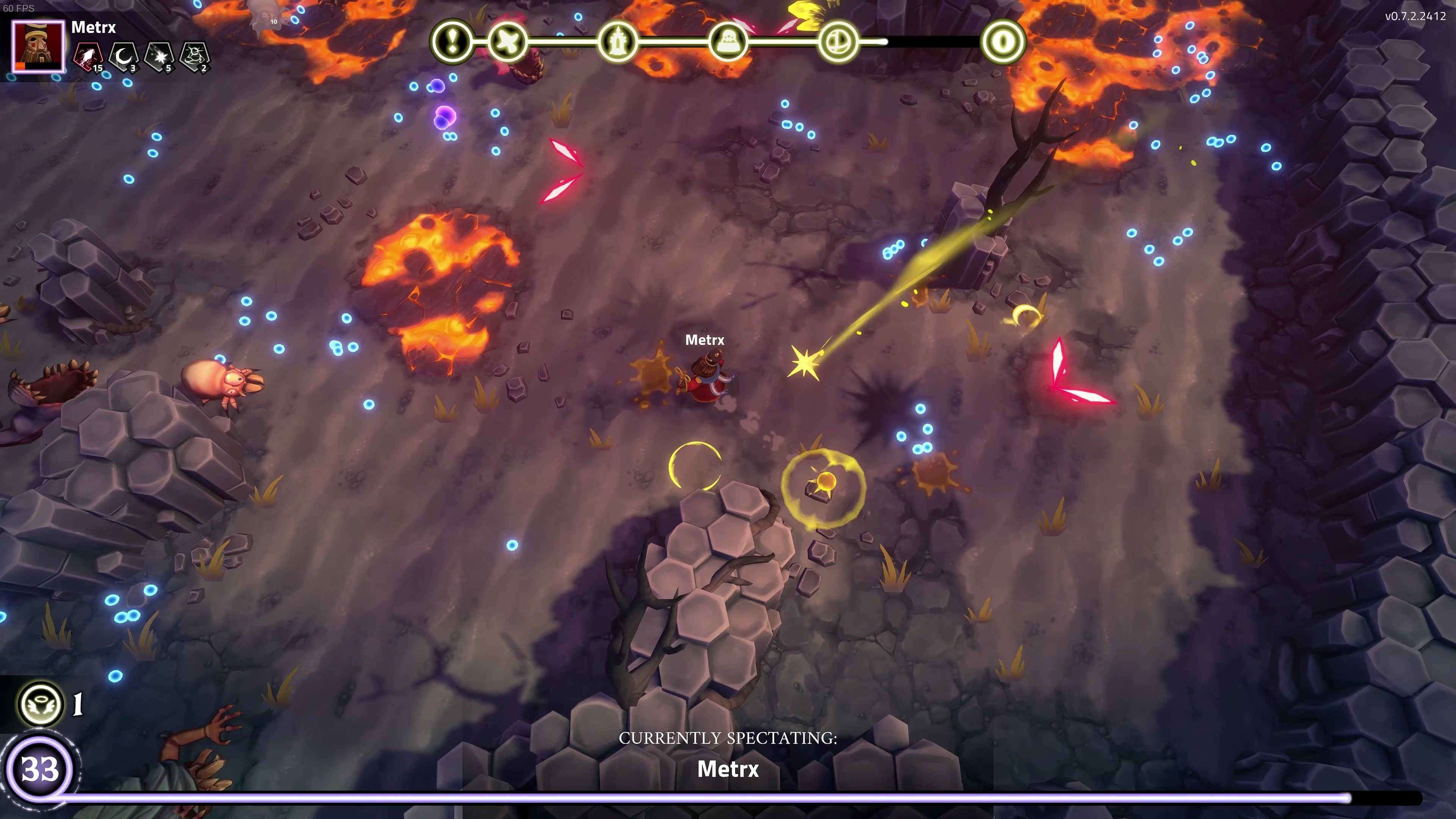The width and height of the screenshot is (1456, 819).
Task: Select the crescent moon ability icon
Action: pos(124,56)
